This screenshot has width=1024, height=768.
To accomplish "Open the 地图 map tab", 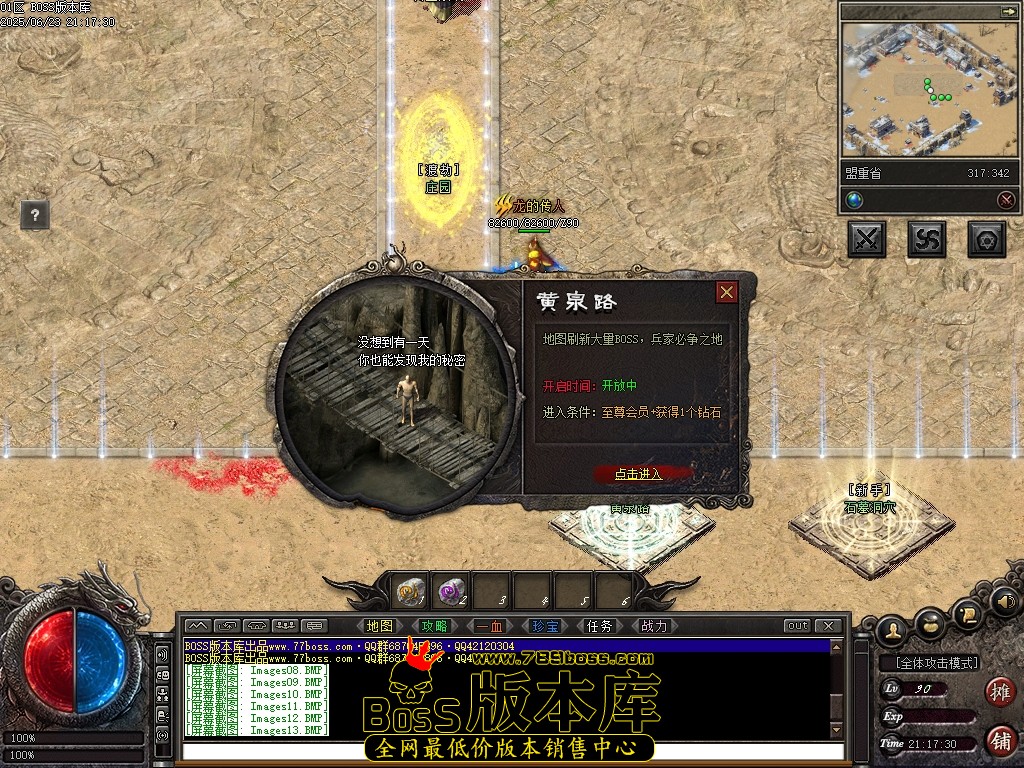I will (x=380, y=626).
